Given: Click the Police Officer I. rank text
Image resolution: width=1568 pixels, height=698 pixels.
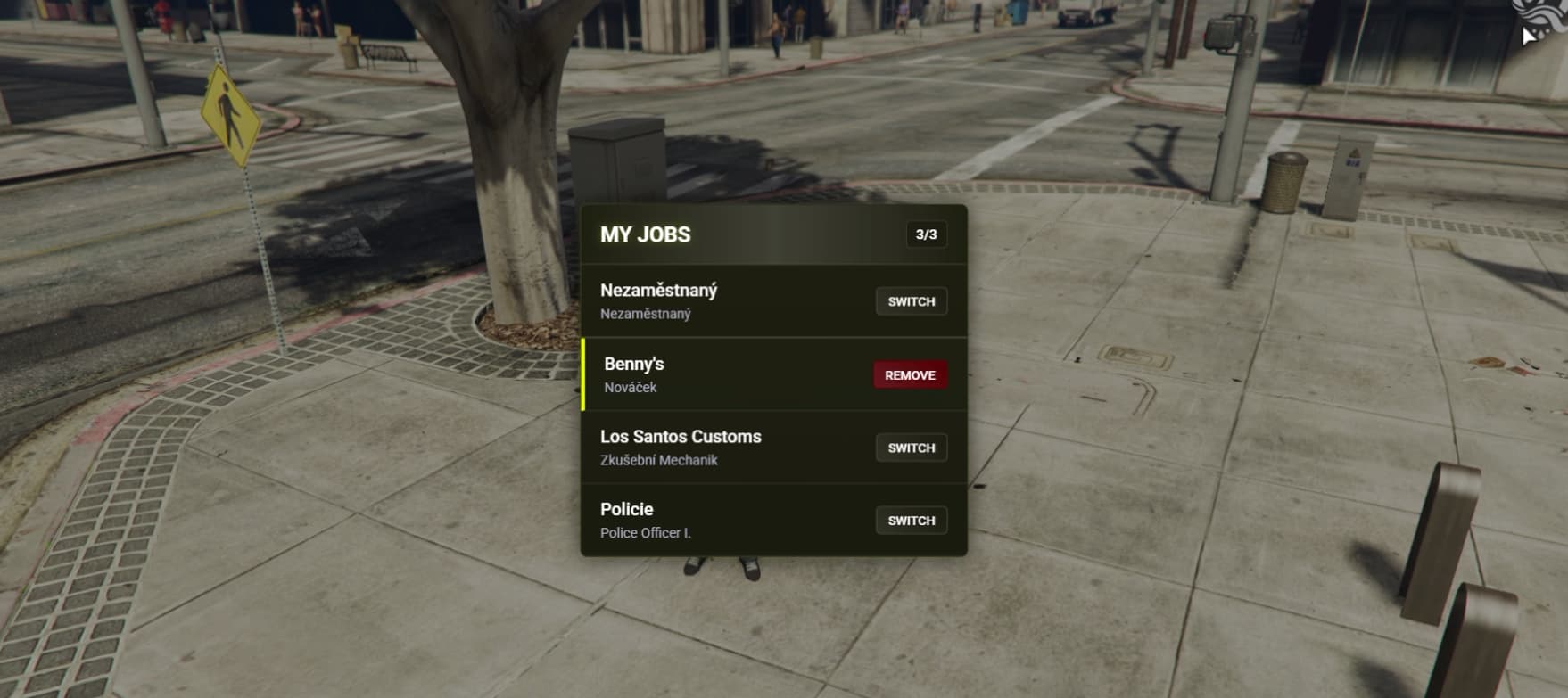Looking at the screenshot, I should coord(646,532).
